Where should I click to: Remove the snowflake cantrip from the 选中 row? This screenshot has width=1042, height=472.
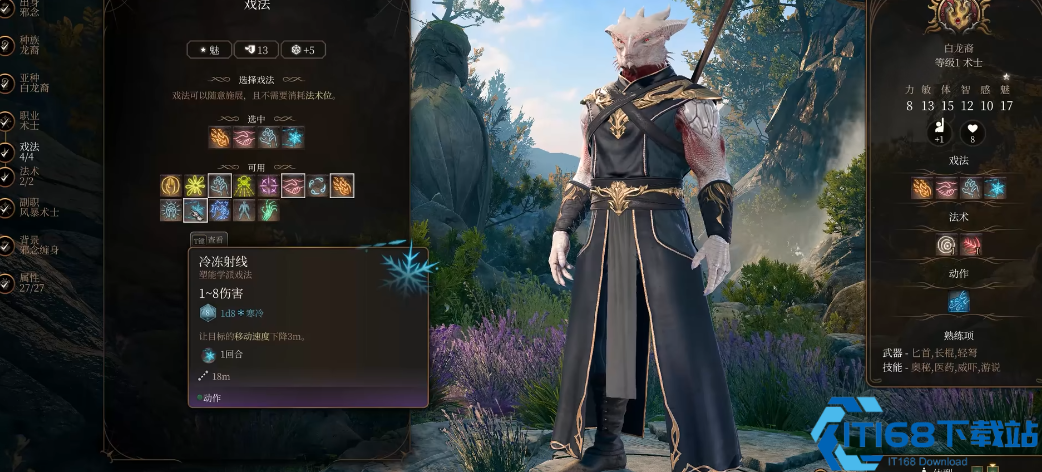pyautogui.click(x=293, y=138)
